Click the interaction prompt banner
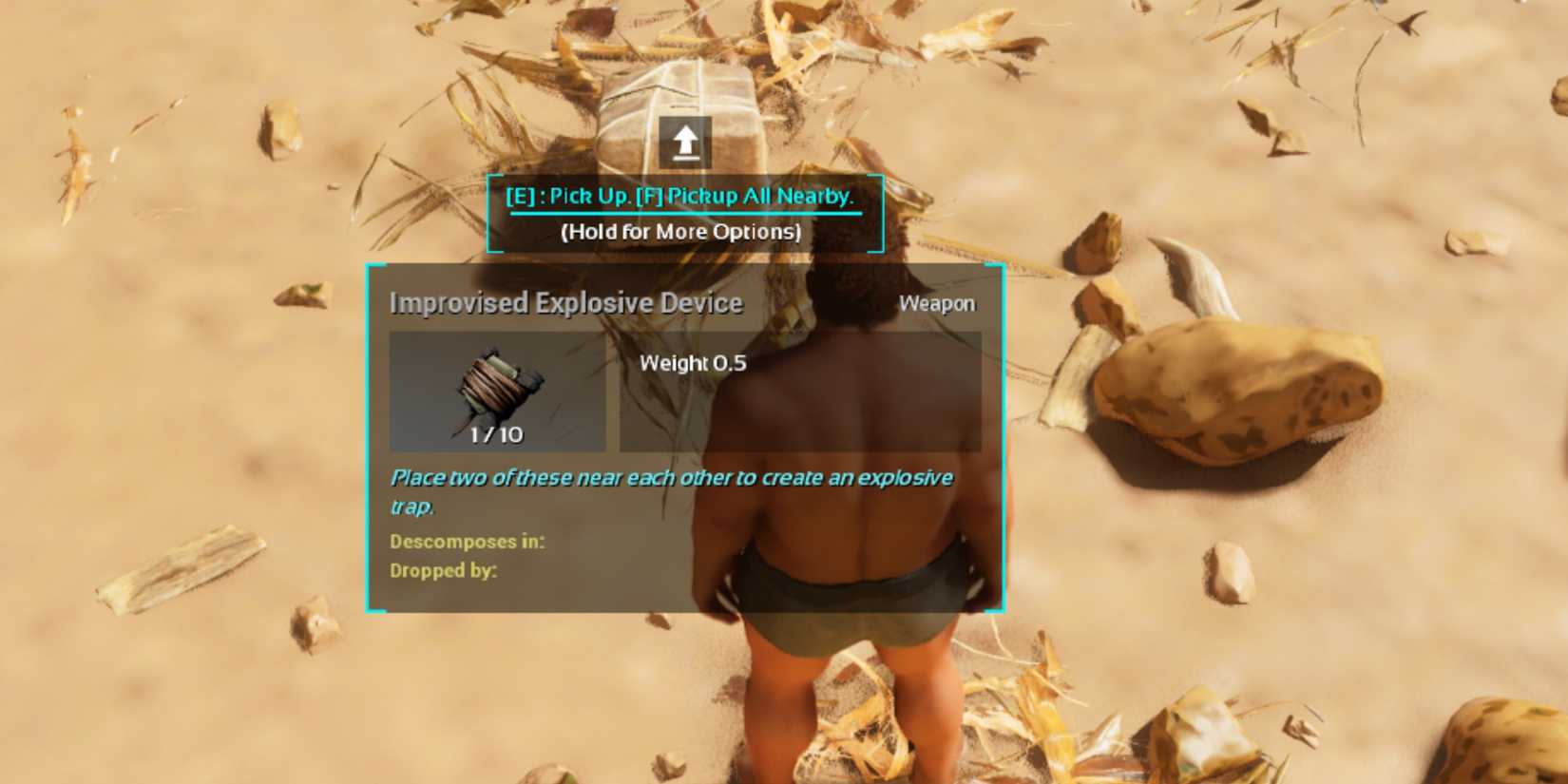1568x784 pixels. (x=682, y=213)
